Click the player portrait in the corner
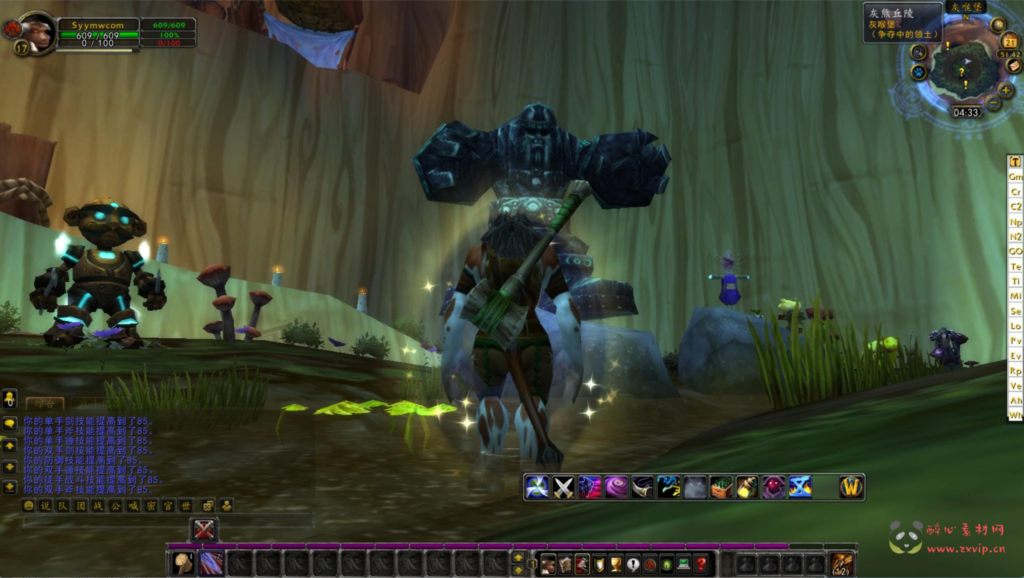Image resolution: width=1024 pixels, height=578 pixels. point(36,30)
